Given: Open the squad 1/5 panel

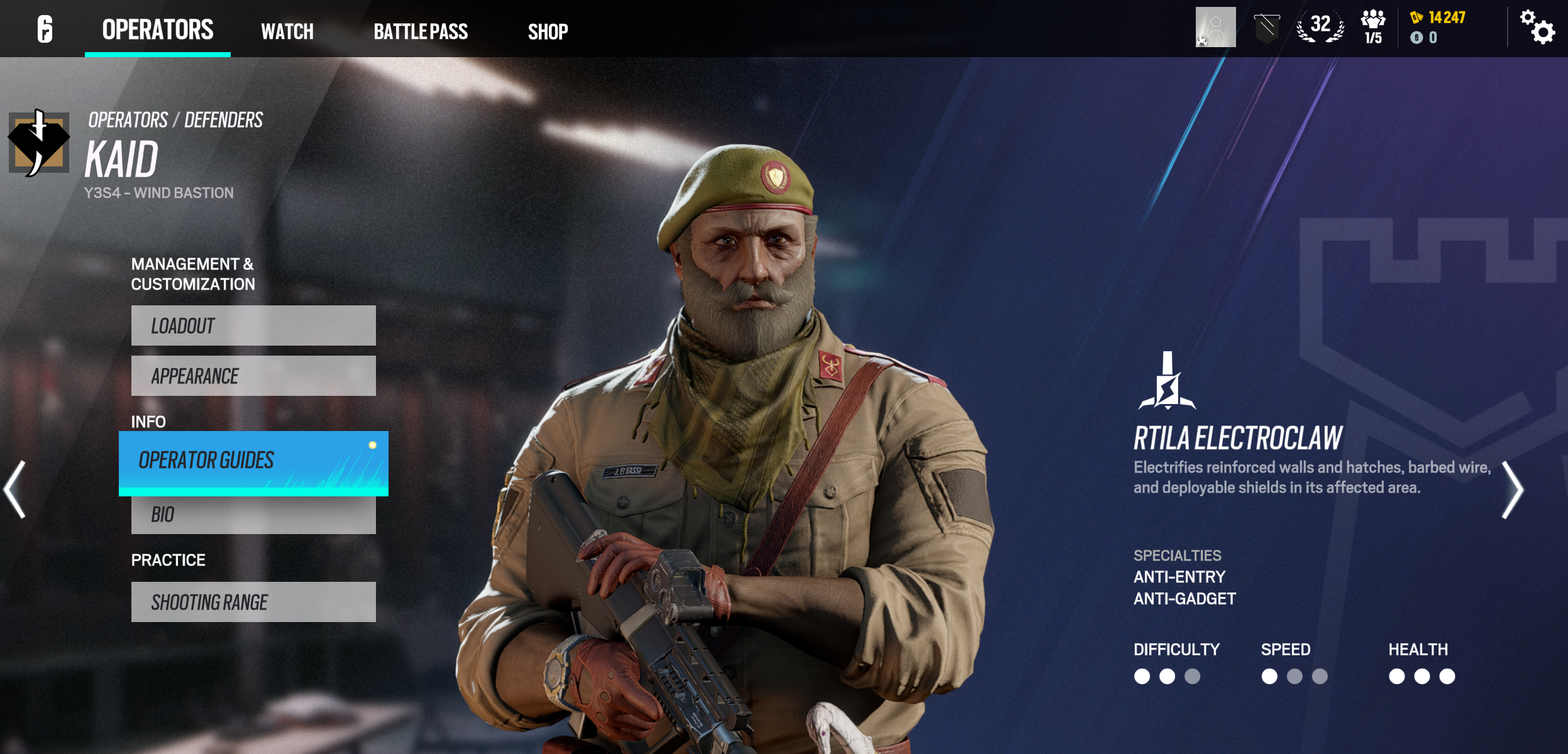Looking at the screenshot, I should pyautogui.click(x=1373, y=27).
